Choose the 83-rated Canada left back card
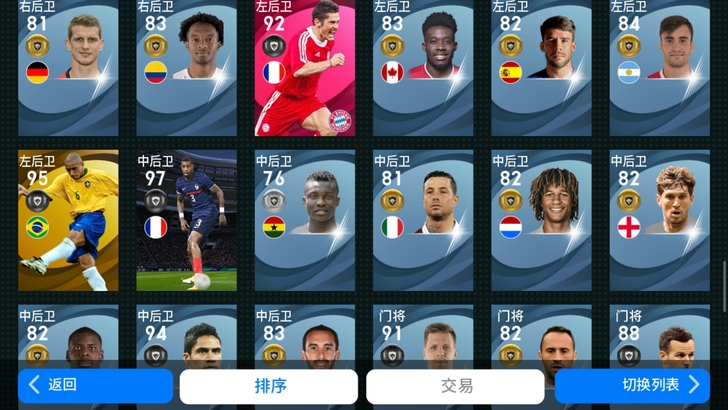 (x=423, y=68)
